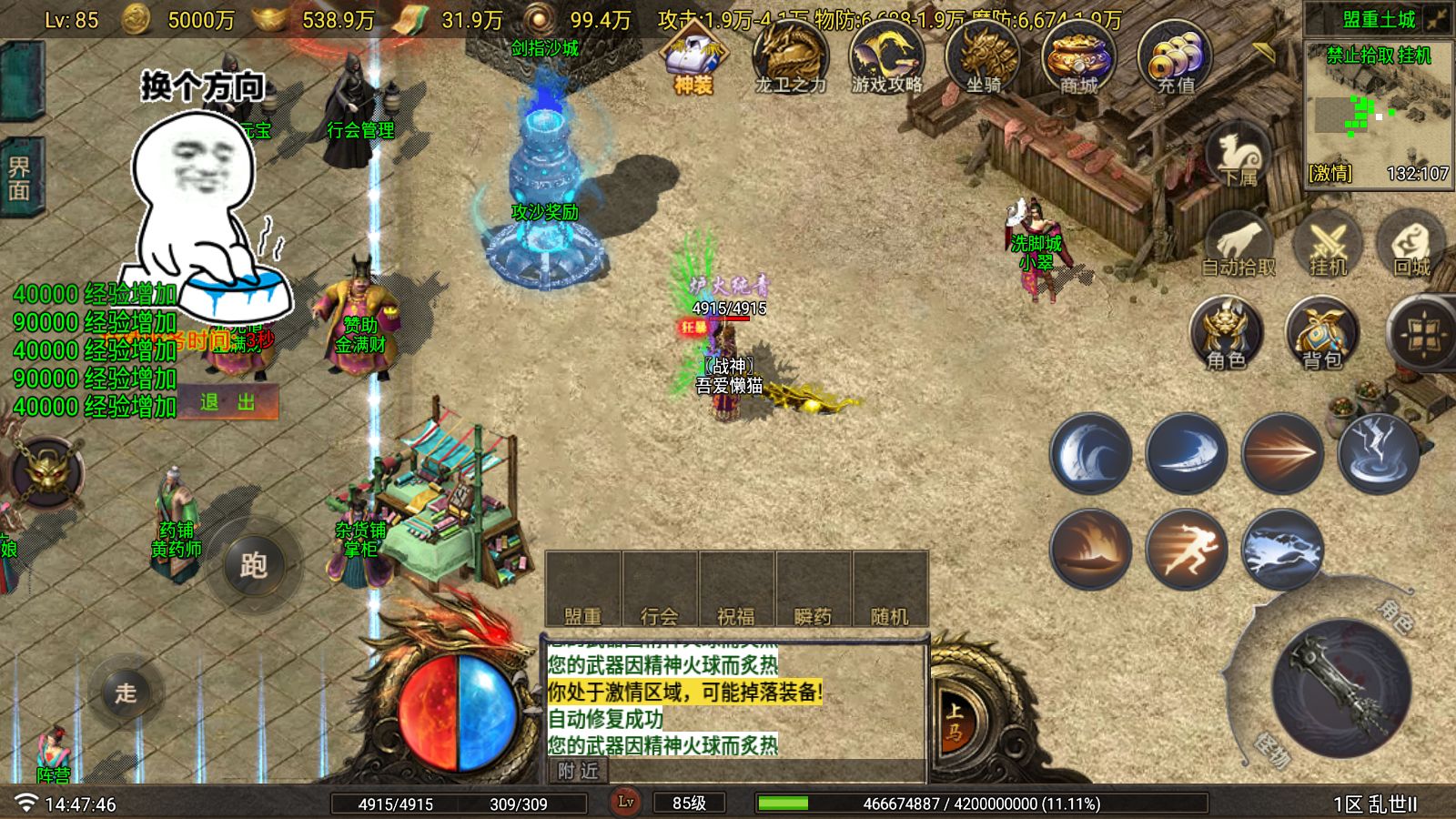The image size is (1456, 819).
Task: Open the 商城 shop
Action: 1078,58
